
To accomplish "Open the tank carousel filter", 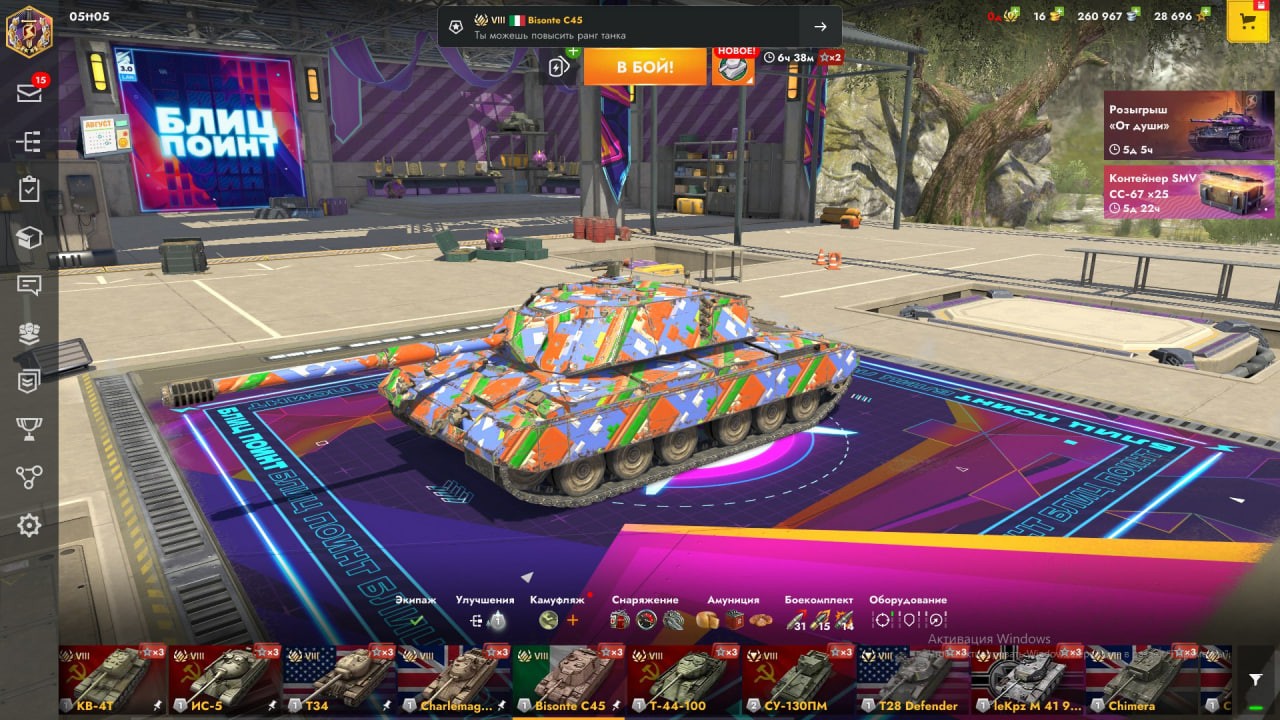I will coord(1256,679).
